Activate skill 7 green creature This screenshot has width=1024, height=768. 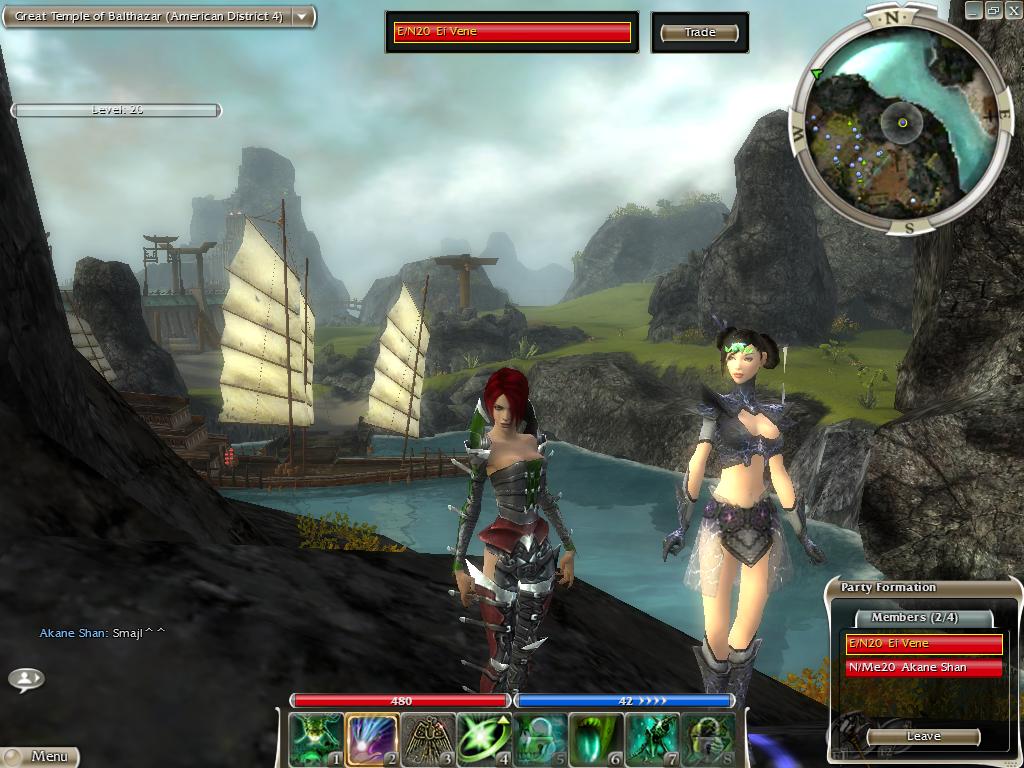[652, 739]
